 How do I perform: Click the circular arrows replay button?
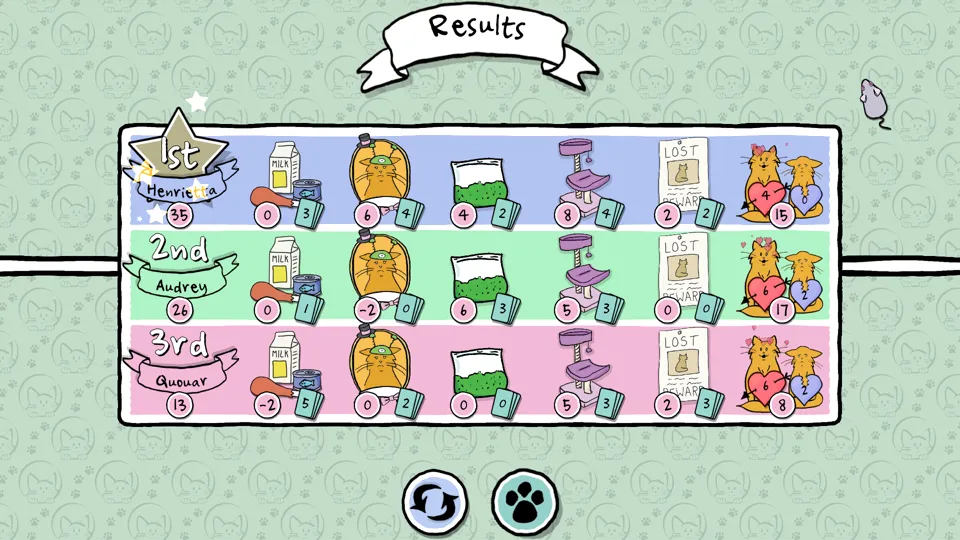click(x=436, y=501)
